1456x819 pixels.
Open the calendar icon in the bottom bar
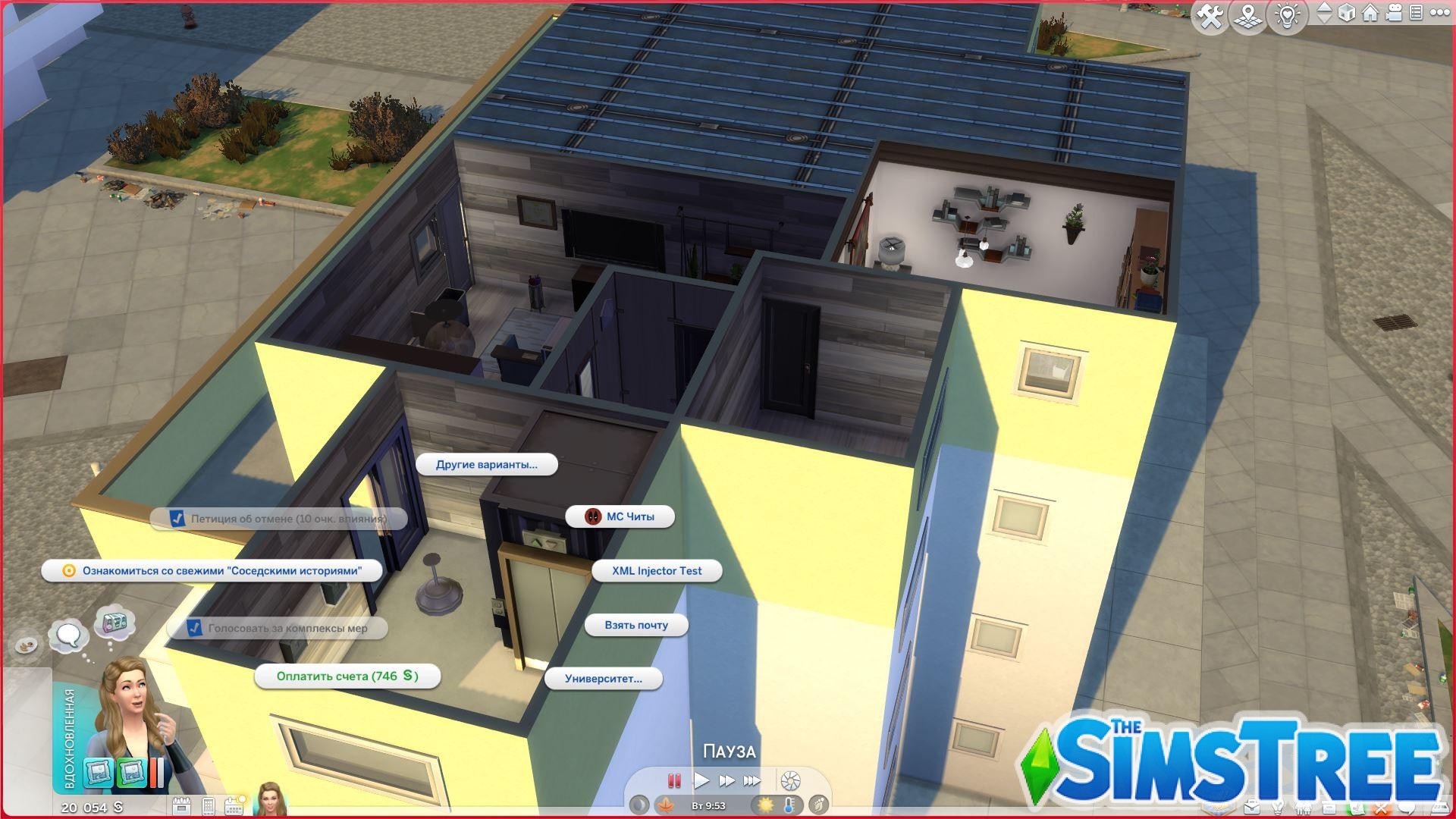(x=234, y=807)
